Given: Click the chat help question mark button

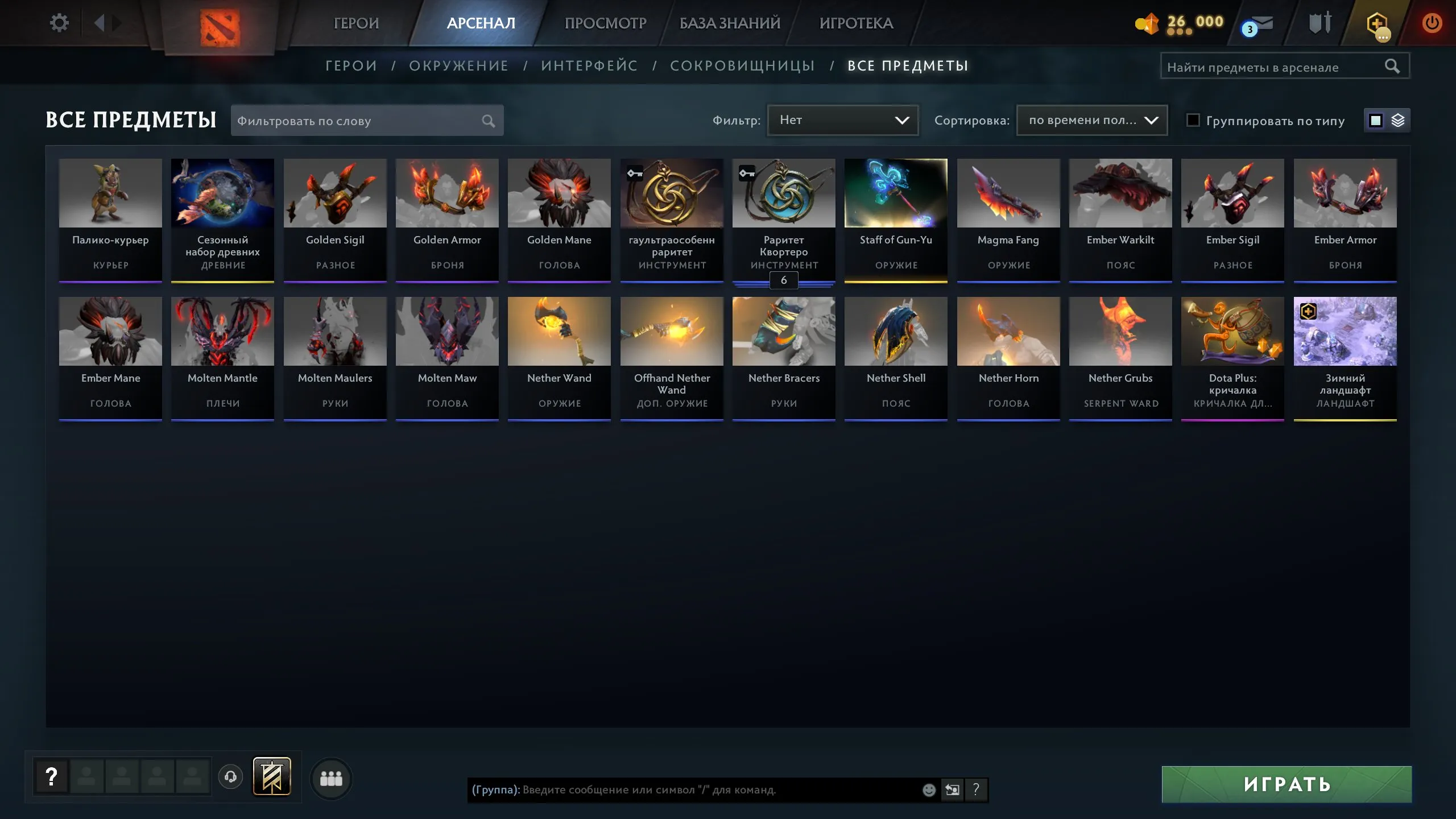Looking at the screenshot, I should click(977, 789).
